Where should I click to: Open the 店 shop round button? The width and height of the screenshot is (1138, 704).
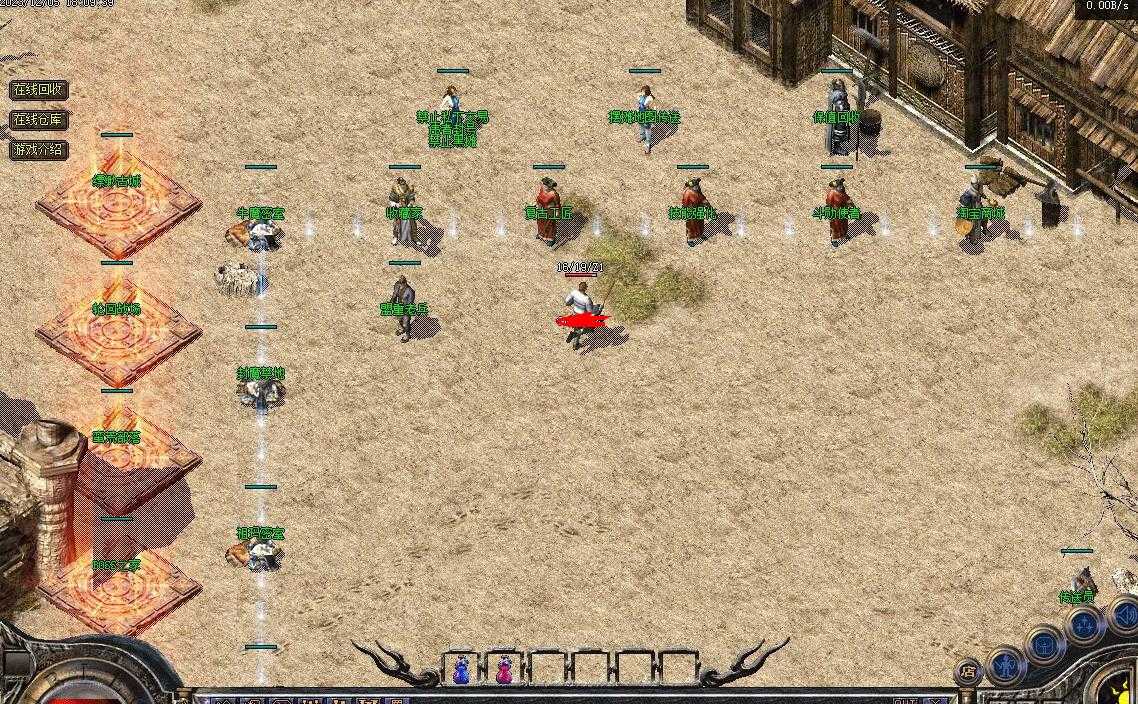967,671
